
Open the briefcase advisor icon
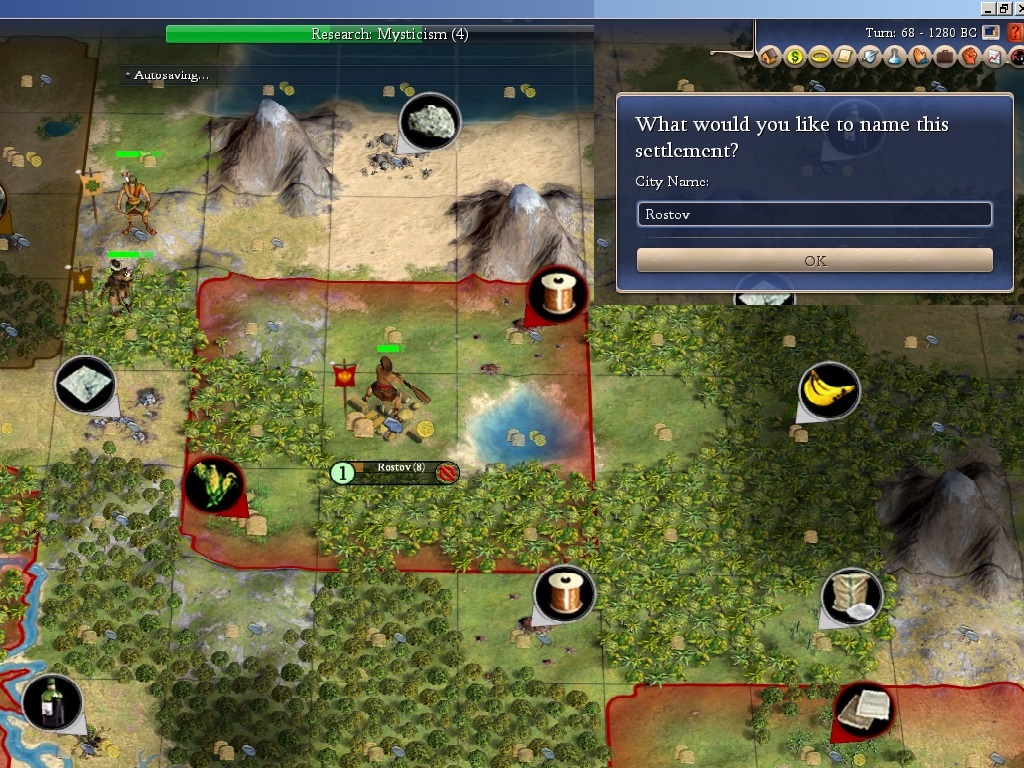tap(945, 56)
